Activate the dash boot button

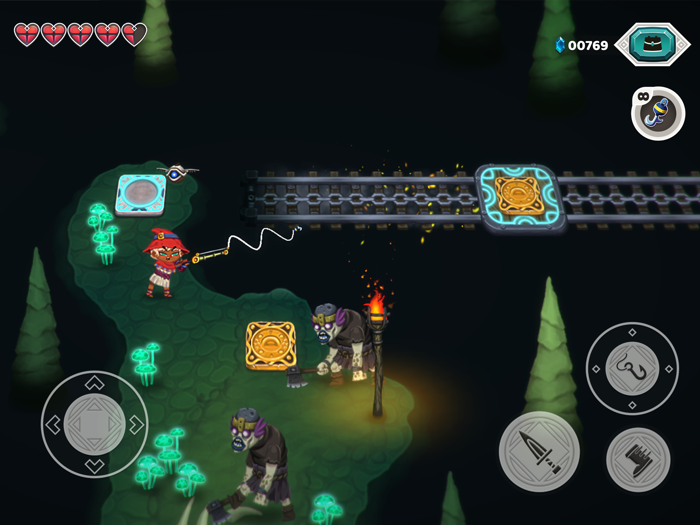point(637,459)
